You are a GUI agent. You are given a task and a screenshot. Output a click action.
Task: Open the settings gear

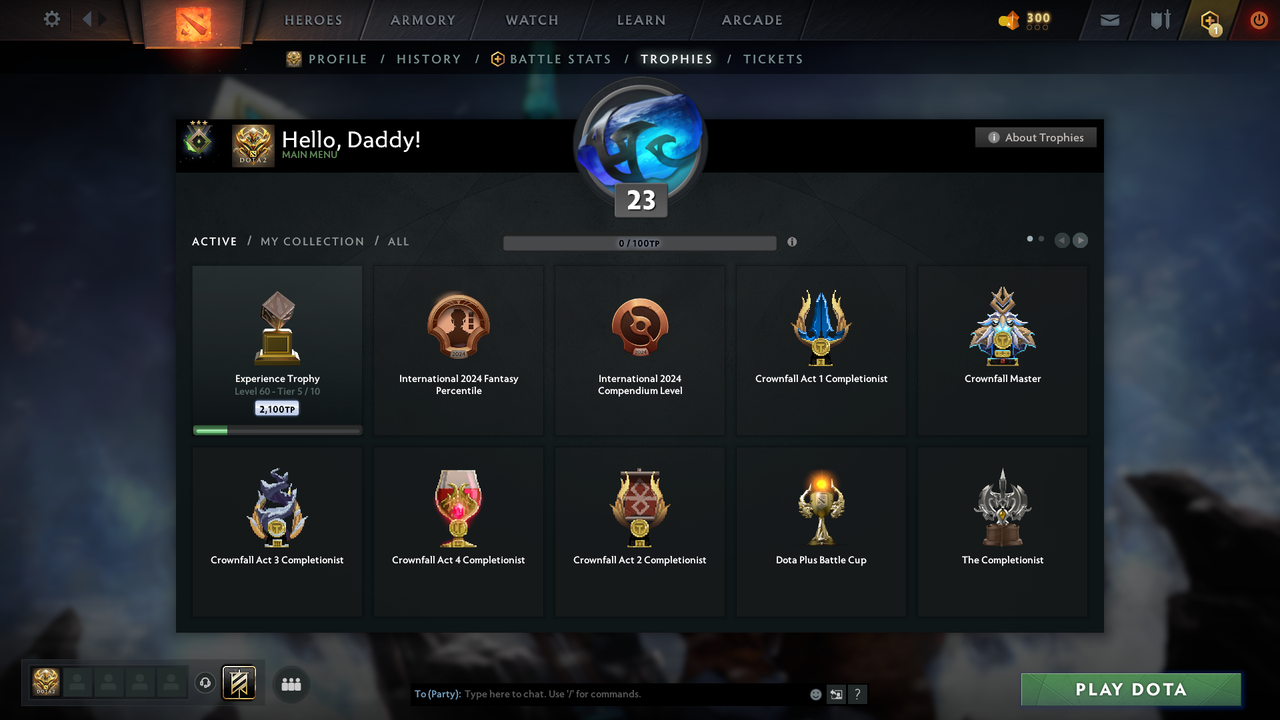click(53, 19)
